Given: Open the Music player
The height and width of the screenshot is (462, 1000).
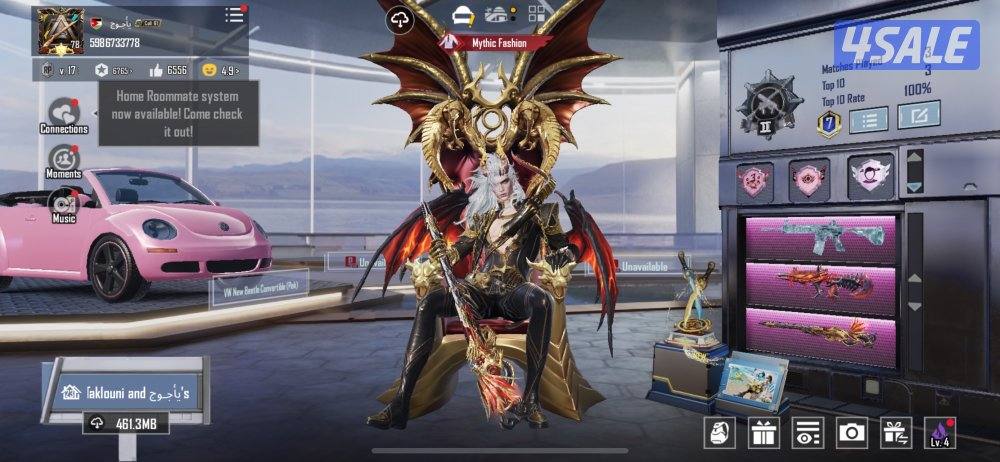Looking at the screenshot, I should click(x=64, y=203).
